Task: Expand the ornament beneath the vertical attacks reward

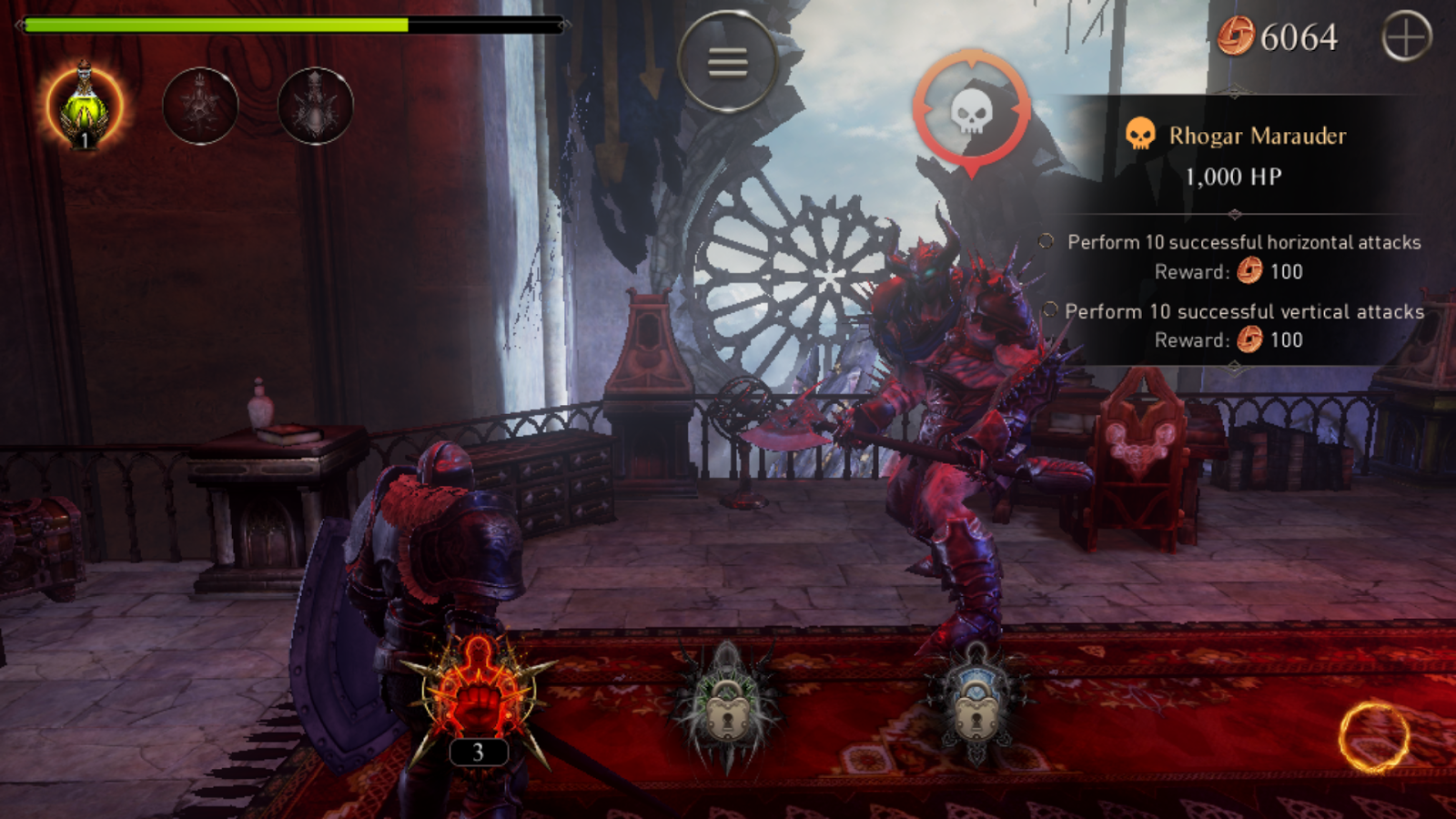Action: point(1235,365)
